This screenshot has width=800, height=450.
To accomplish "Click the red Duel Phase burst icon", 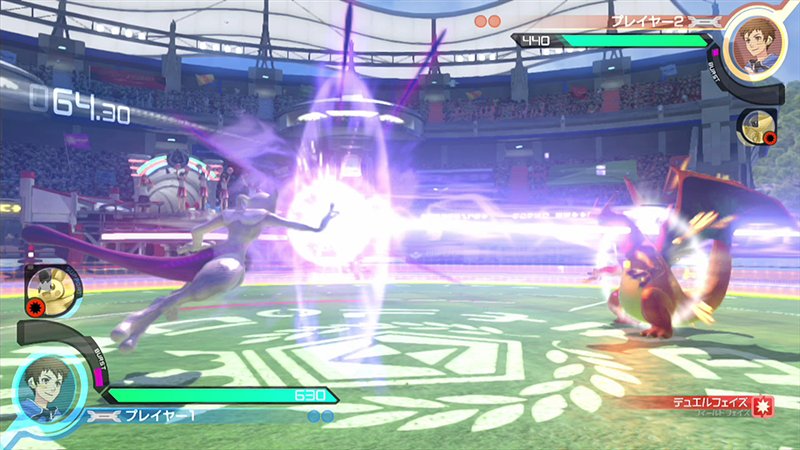I will (765, 407).
